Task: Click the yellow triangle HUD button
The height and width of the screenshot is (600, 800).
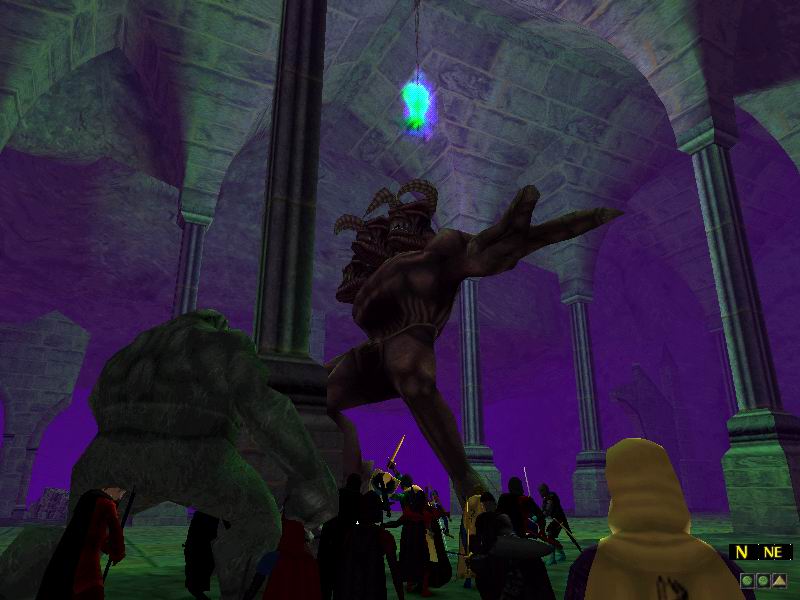Action: click(x=777, y=579)
